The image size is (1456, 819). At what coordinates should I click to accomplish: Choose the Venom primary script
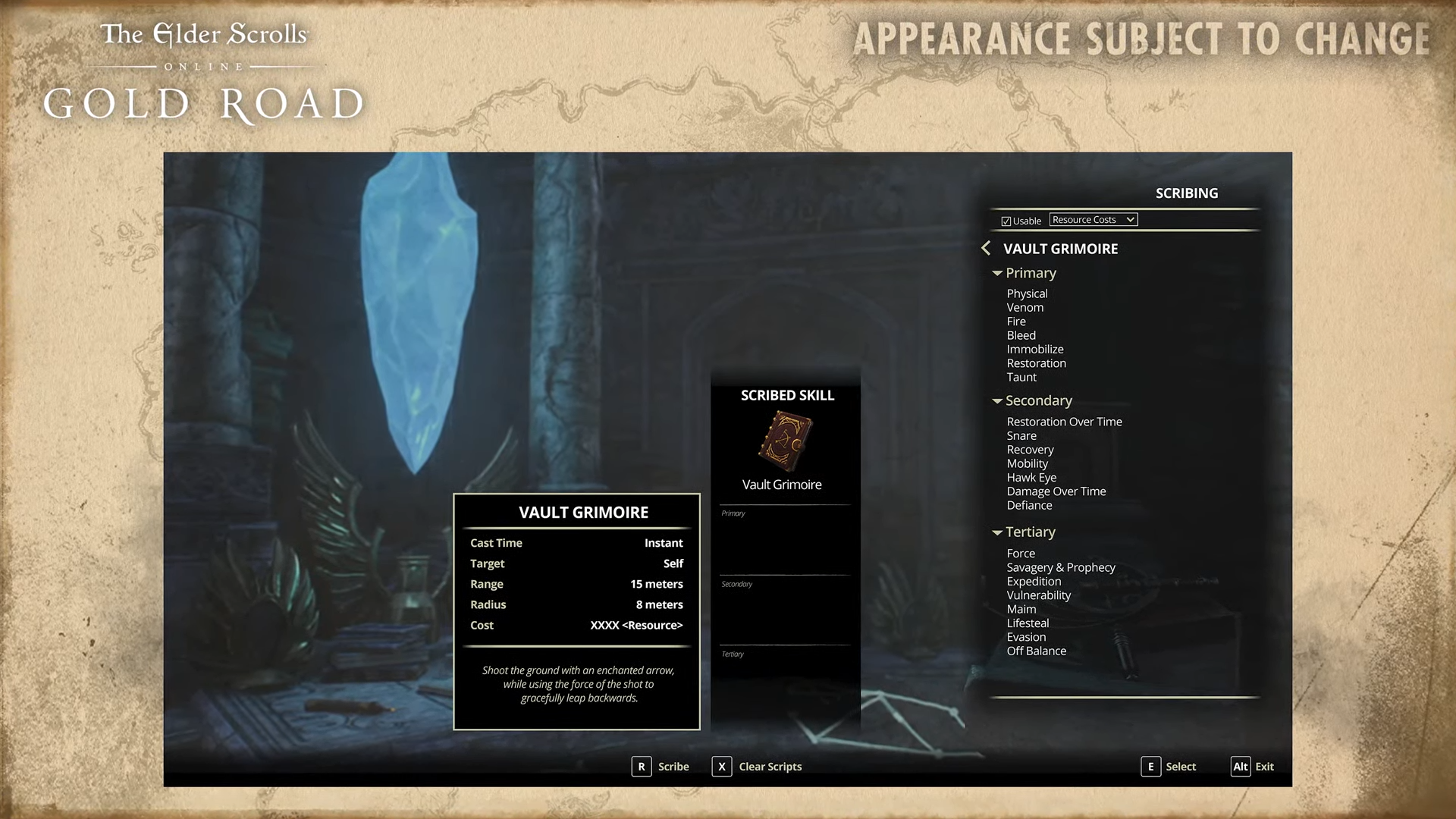click(1025, 307)
